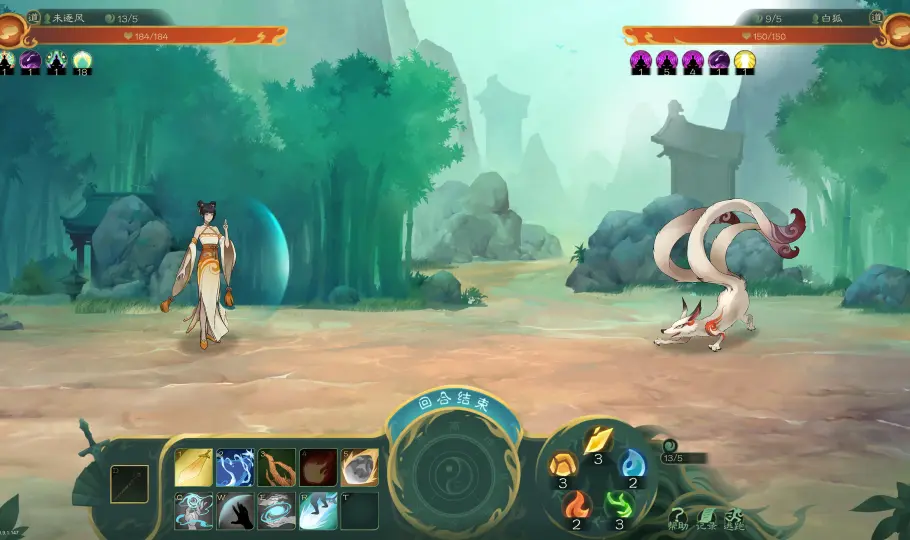This screenshot has height=540, width=910.
Task: Choose the meteor rock skill
Action: [359, 468]
